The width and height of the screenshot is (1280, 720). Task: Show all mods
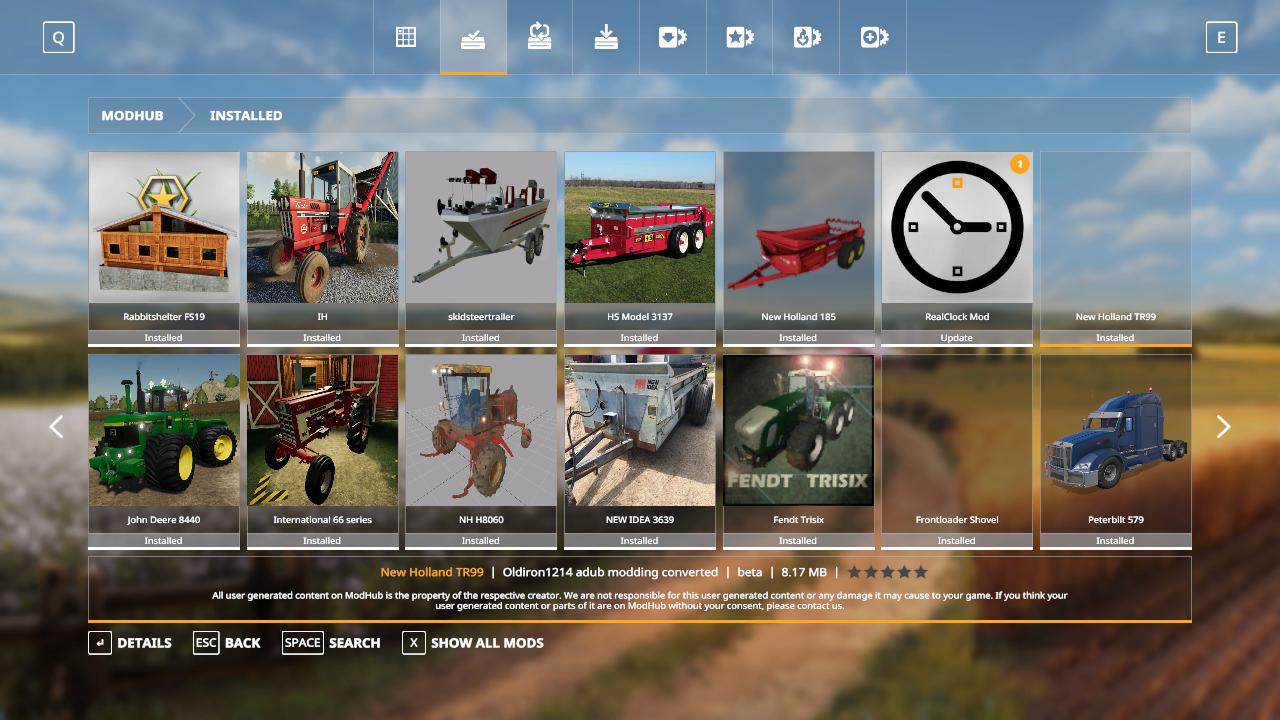473,643
